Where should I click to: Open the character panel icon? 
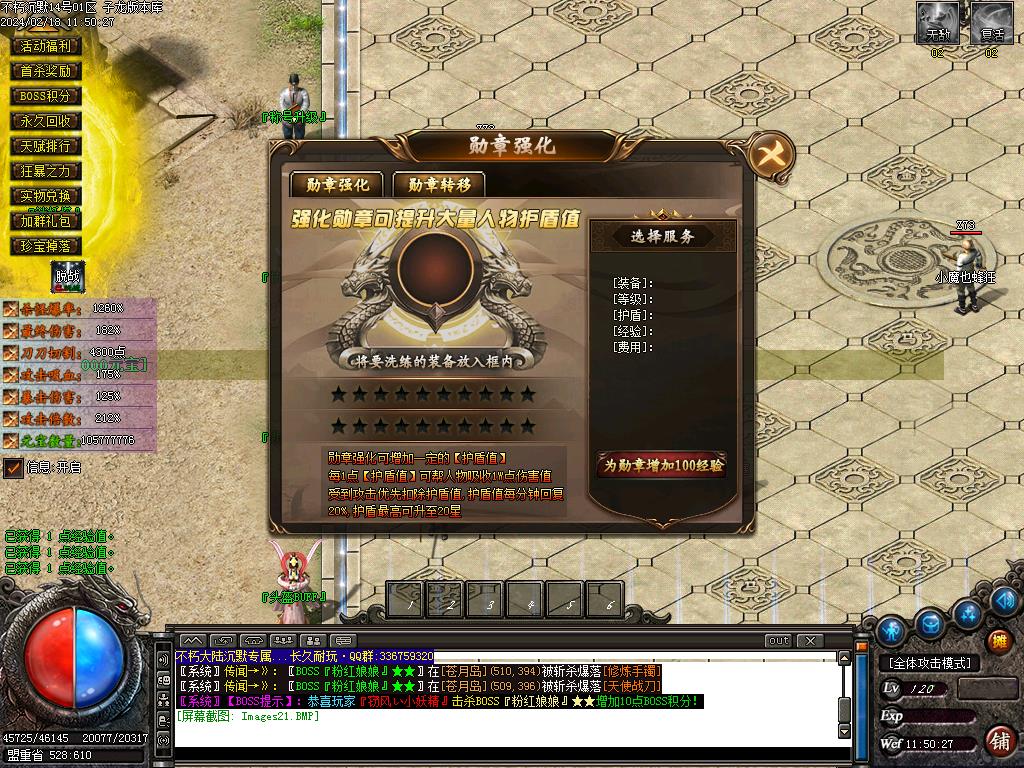click(x=891, y=631)
